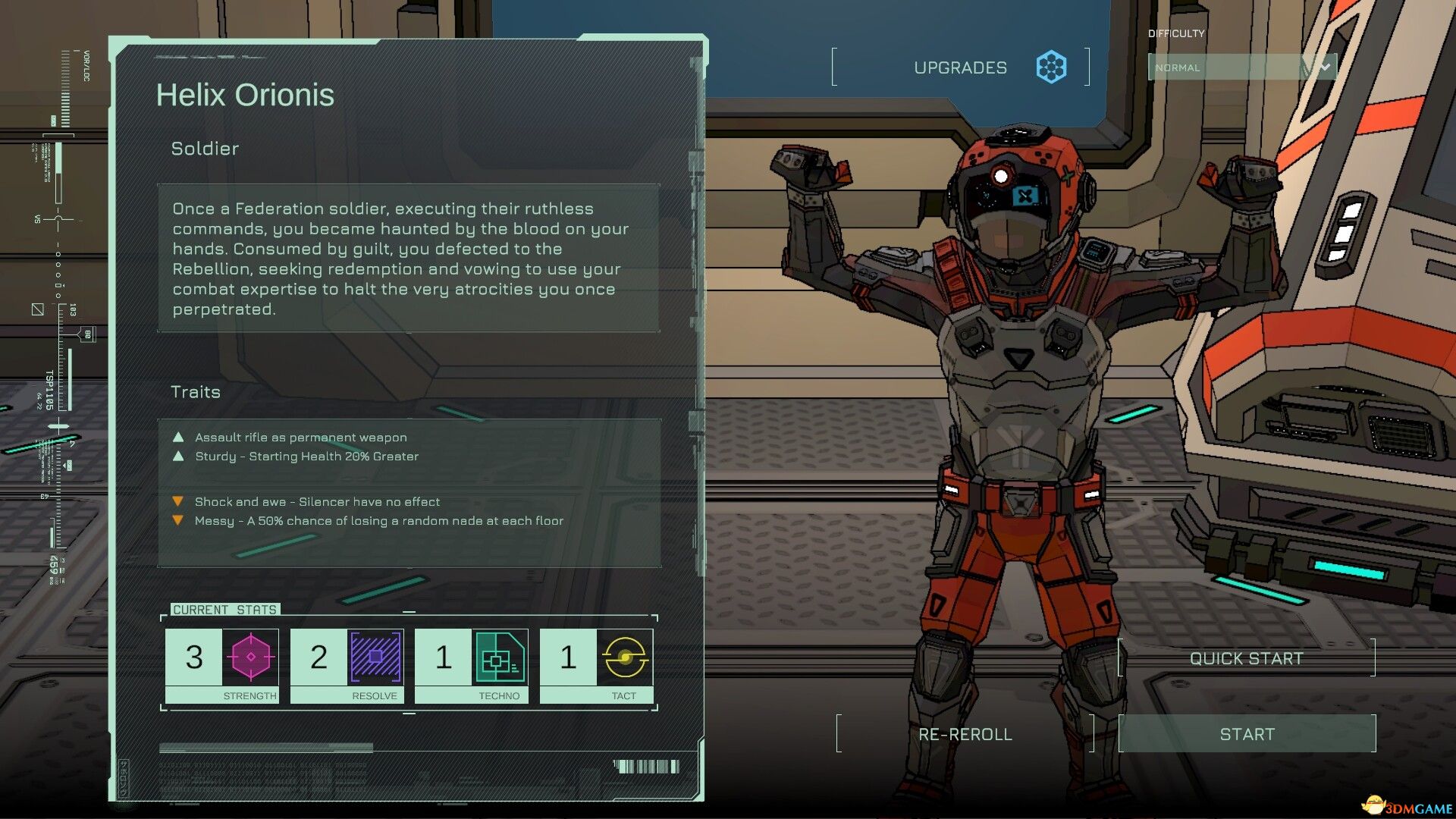Click the Start button
The height and width of the screenshot is (819, 1456).
pos(1247,733)
